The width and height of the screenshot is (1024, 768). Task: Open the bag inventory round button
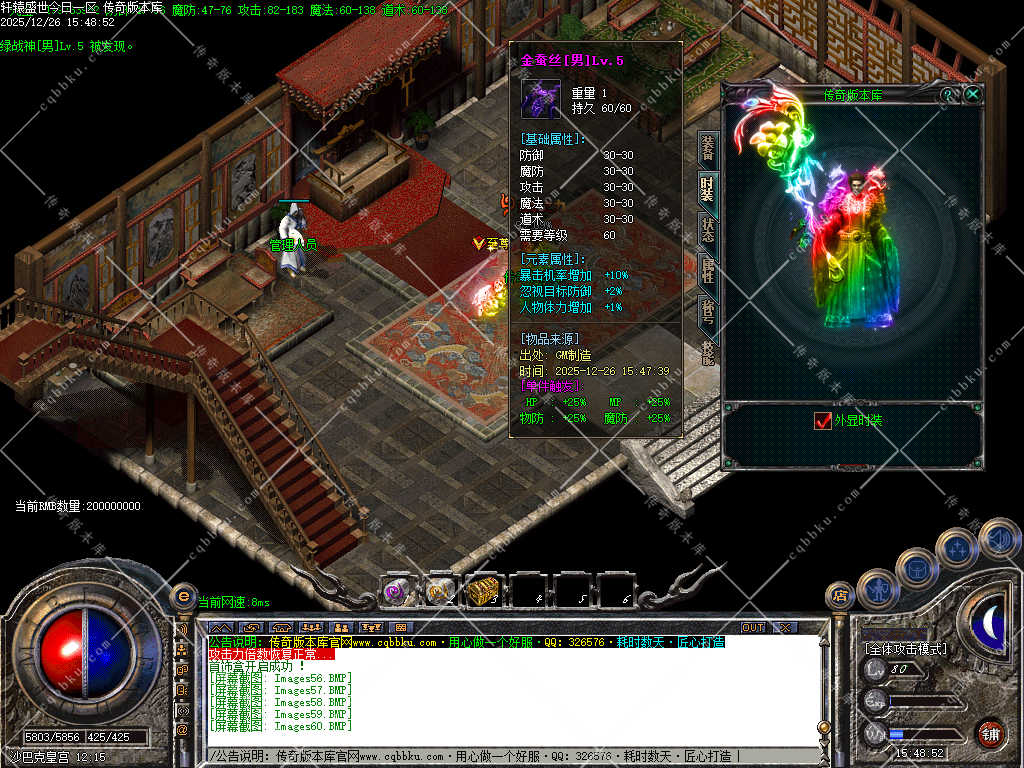click(916, 569)
